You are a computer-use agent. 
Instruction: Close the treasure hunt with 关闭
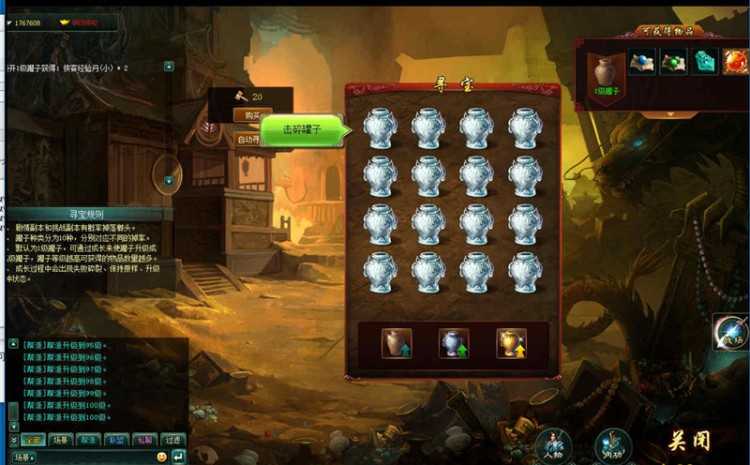(x=689, y=441)
